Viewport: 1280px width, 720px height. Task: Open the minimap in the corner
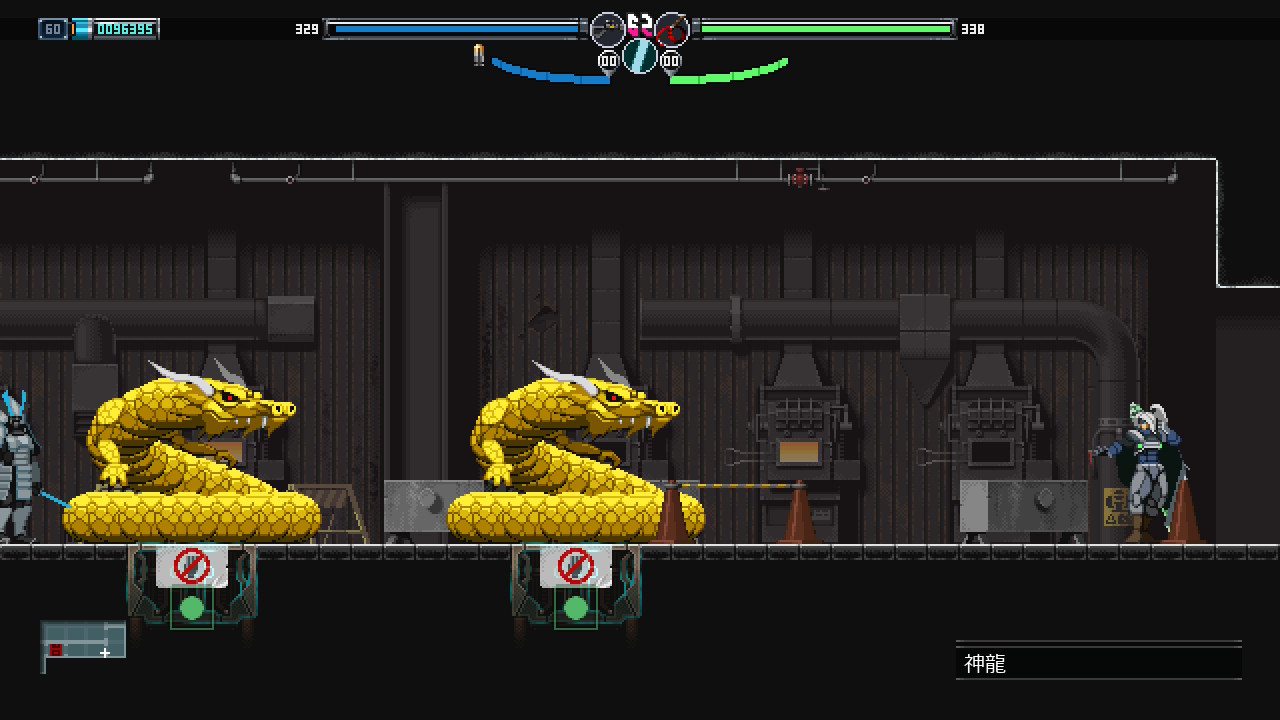(84, 641)
